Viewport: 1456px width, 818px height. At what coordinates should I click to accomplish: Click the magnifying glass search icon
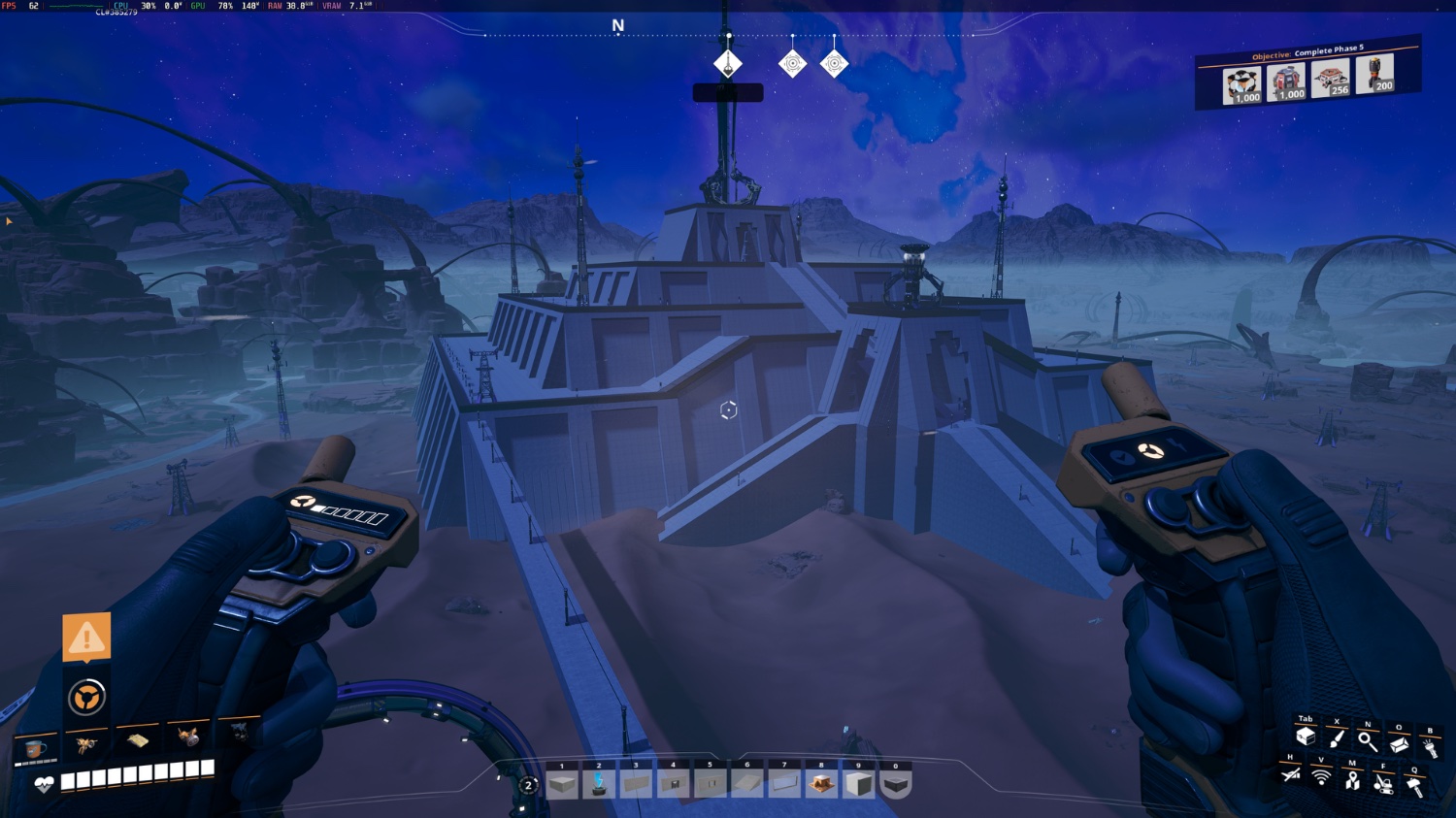1368,741
